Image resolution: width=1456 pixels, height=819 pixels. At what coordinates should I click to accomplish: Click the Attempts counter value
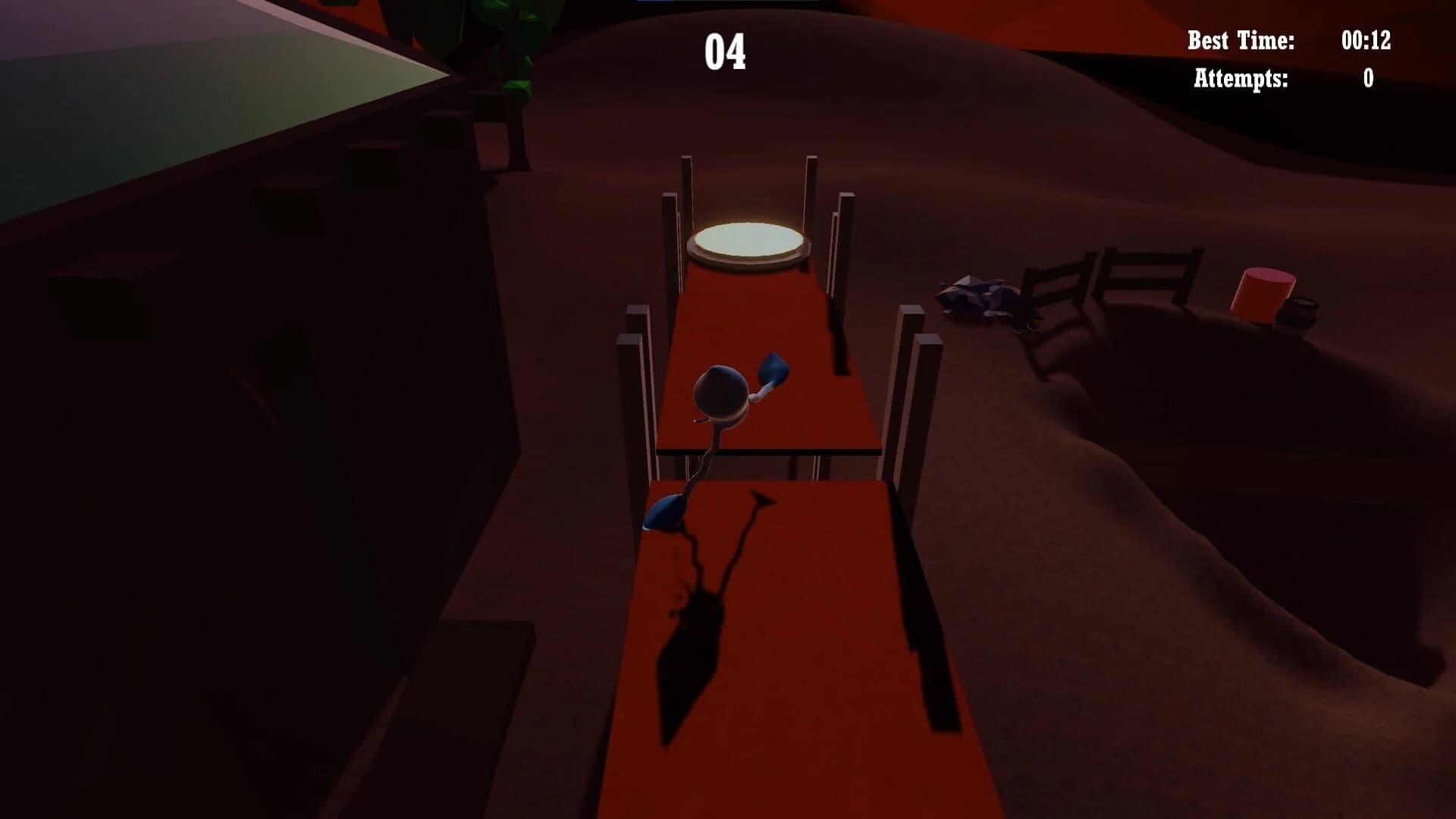1367,80
